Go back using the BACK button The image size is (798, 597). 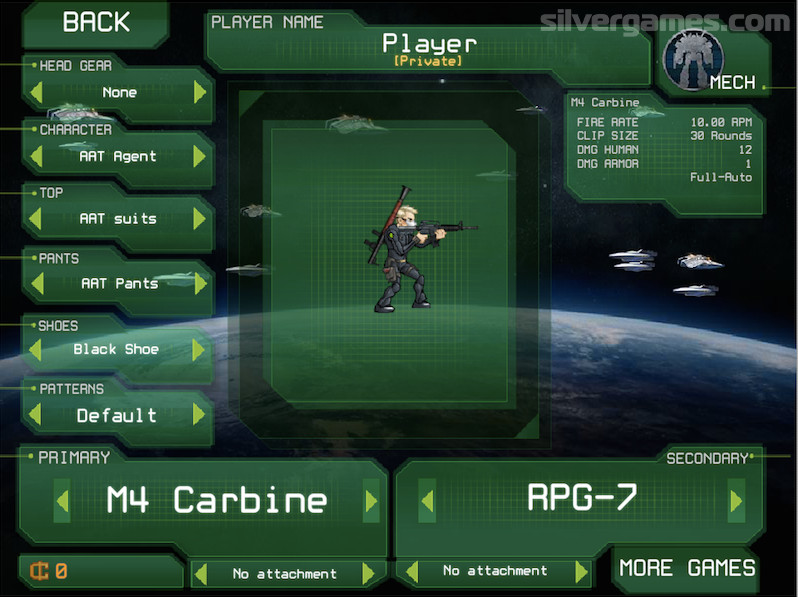95,22
